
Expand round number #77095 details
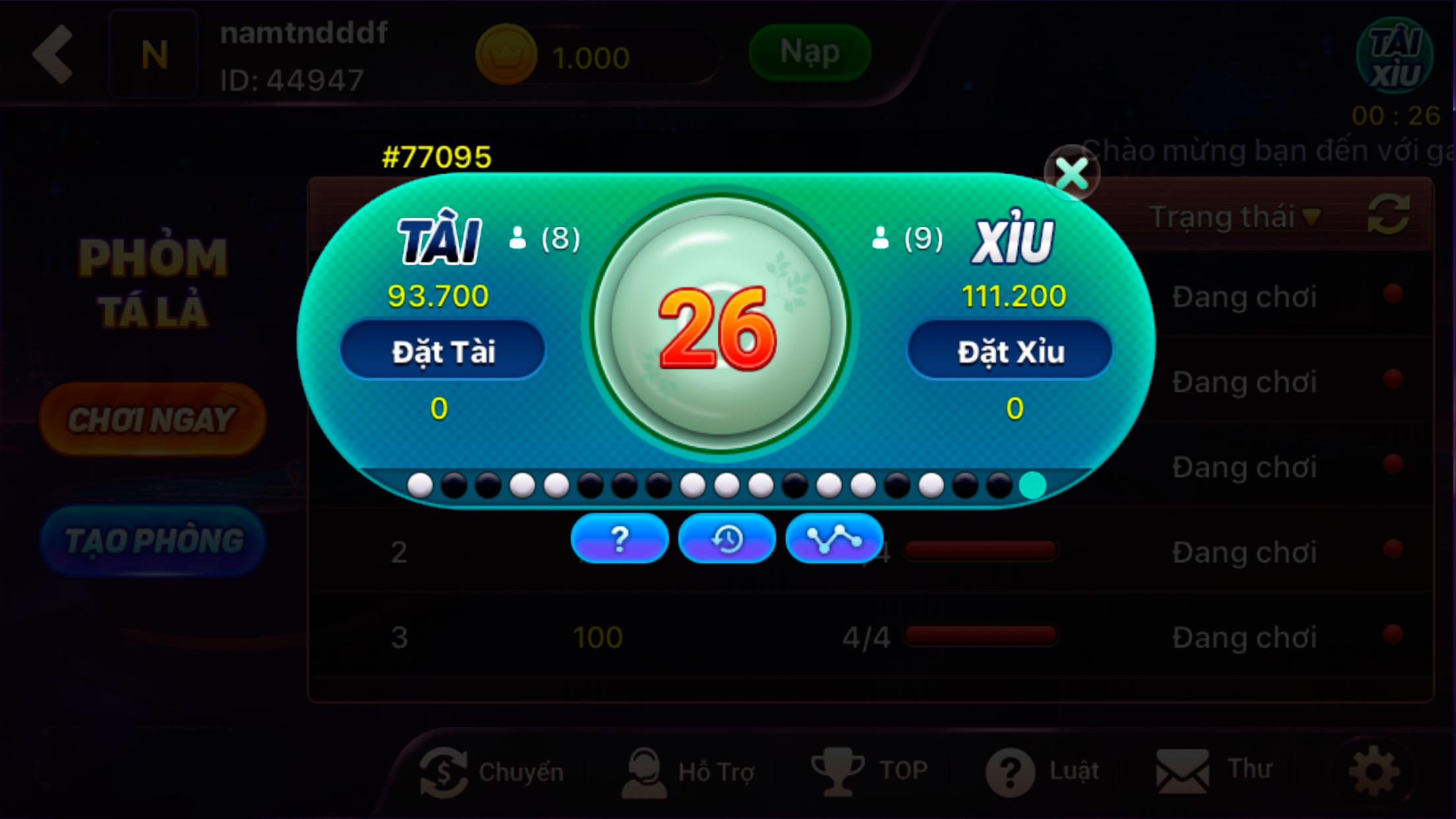437,155
